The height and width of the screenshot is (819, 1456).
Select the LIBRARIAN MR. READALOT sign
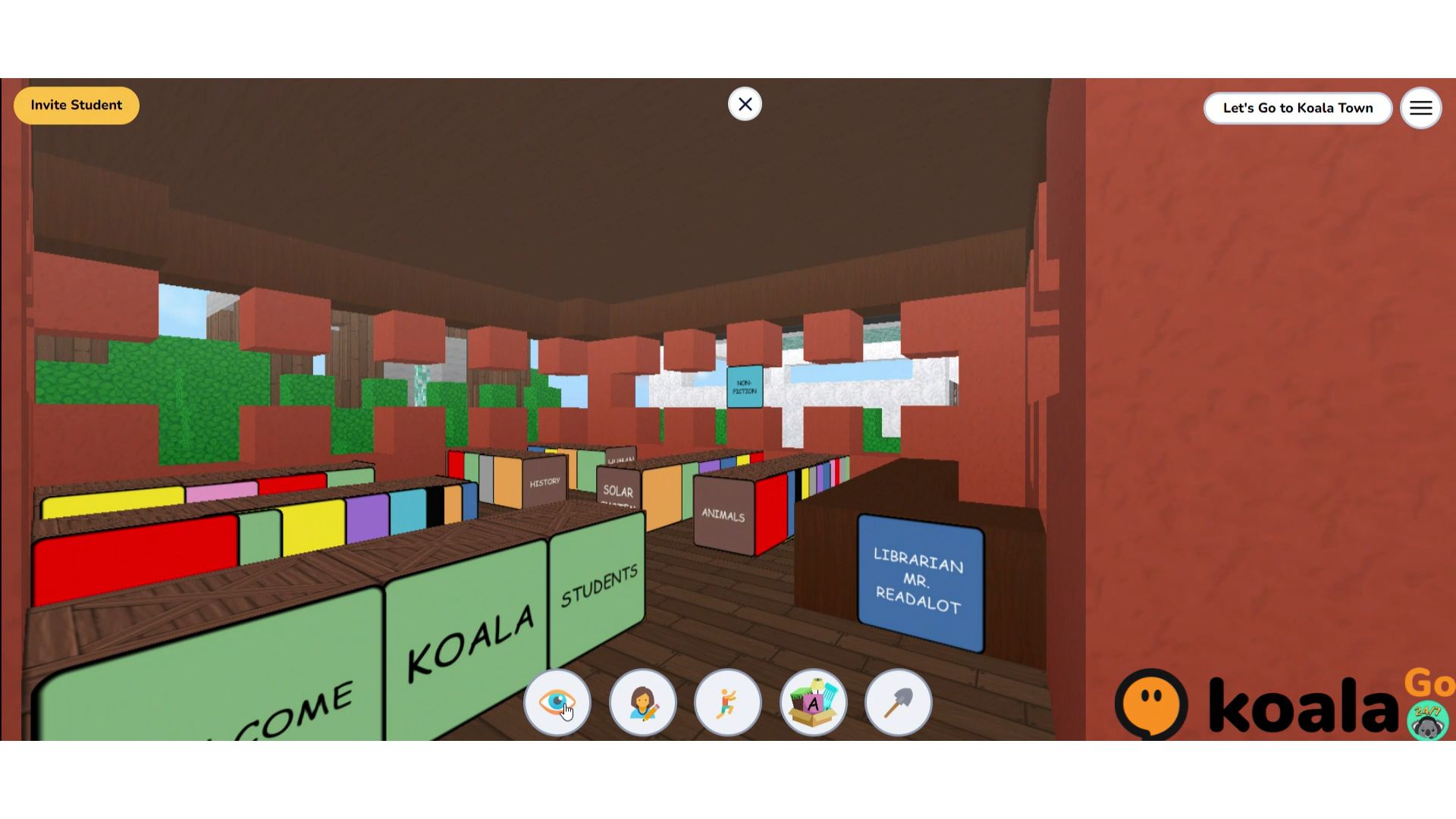tap(920, 581)
